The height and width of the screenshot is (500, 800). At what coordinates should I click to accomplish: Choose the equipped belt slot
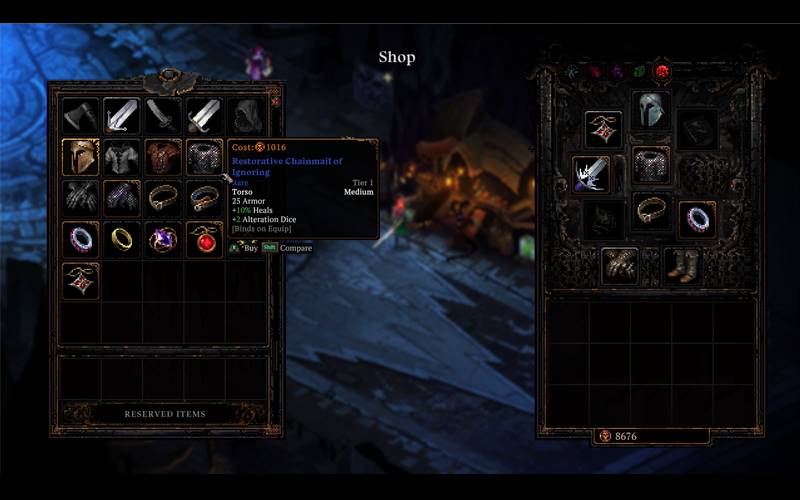[x=650, y=212]
